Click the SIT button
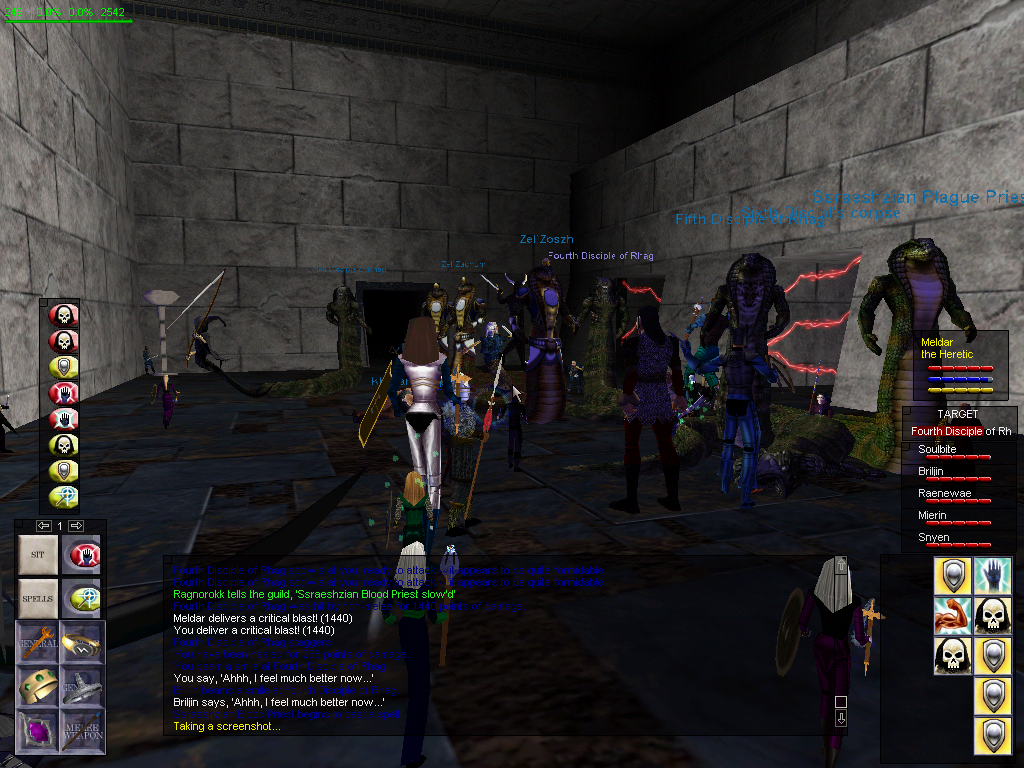 (37, 555)
